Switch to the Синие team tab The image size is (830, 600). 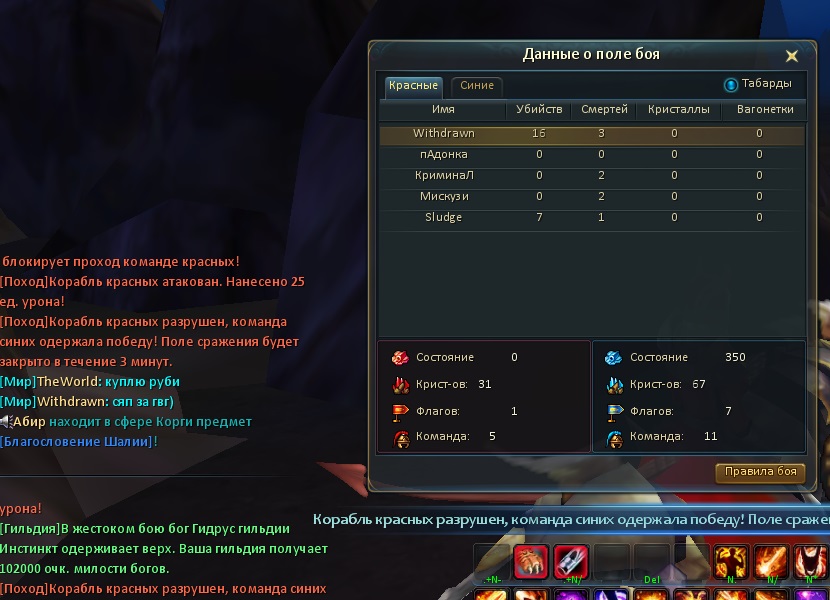(x=477, y=86)
